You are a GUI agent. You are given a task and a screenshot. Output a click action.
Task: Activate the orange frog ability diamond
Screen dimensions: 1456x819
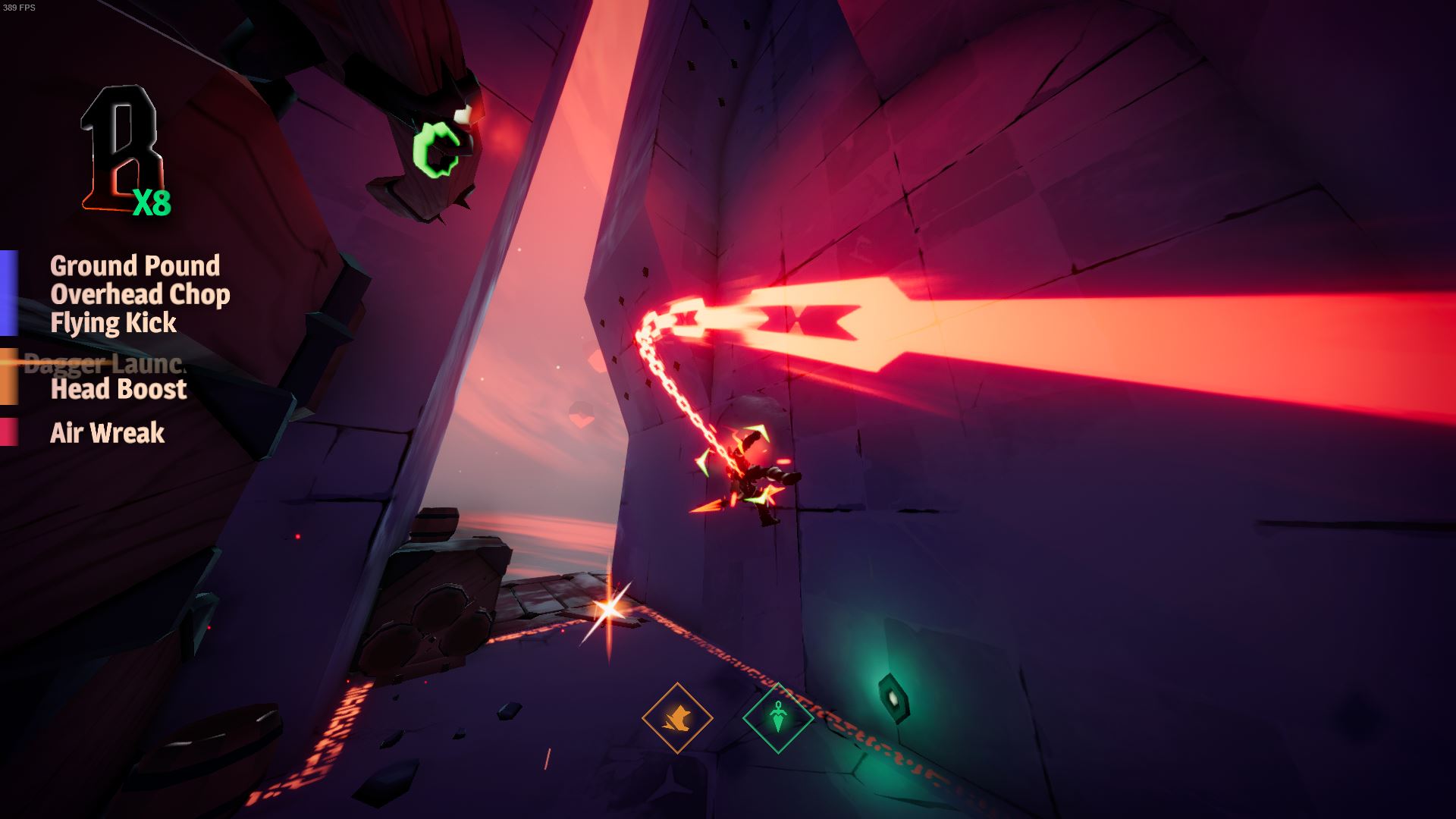676,717
